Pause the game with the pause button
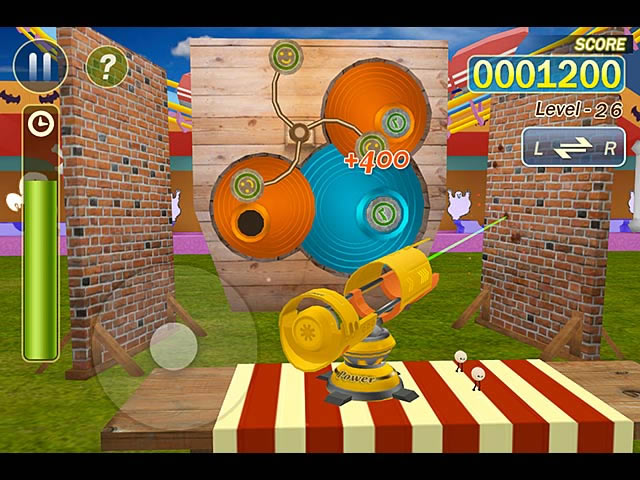This screenshot has width=640, height=480. (40, 66)
